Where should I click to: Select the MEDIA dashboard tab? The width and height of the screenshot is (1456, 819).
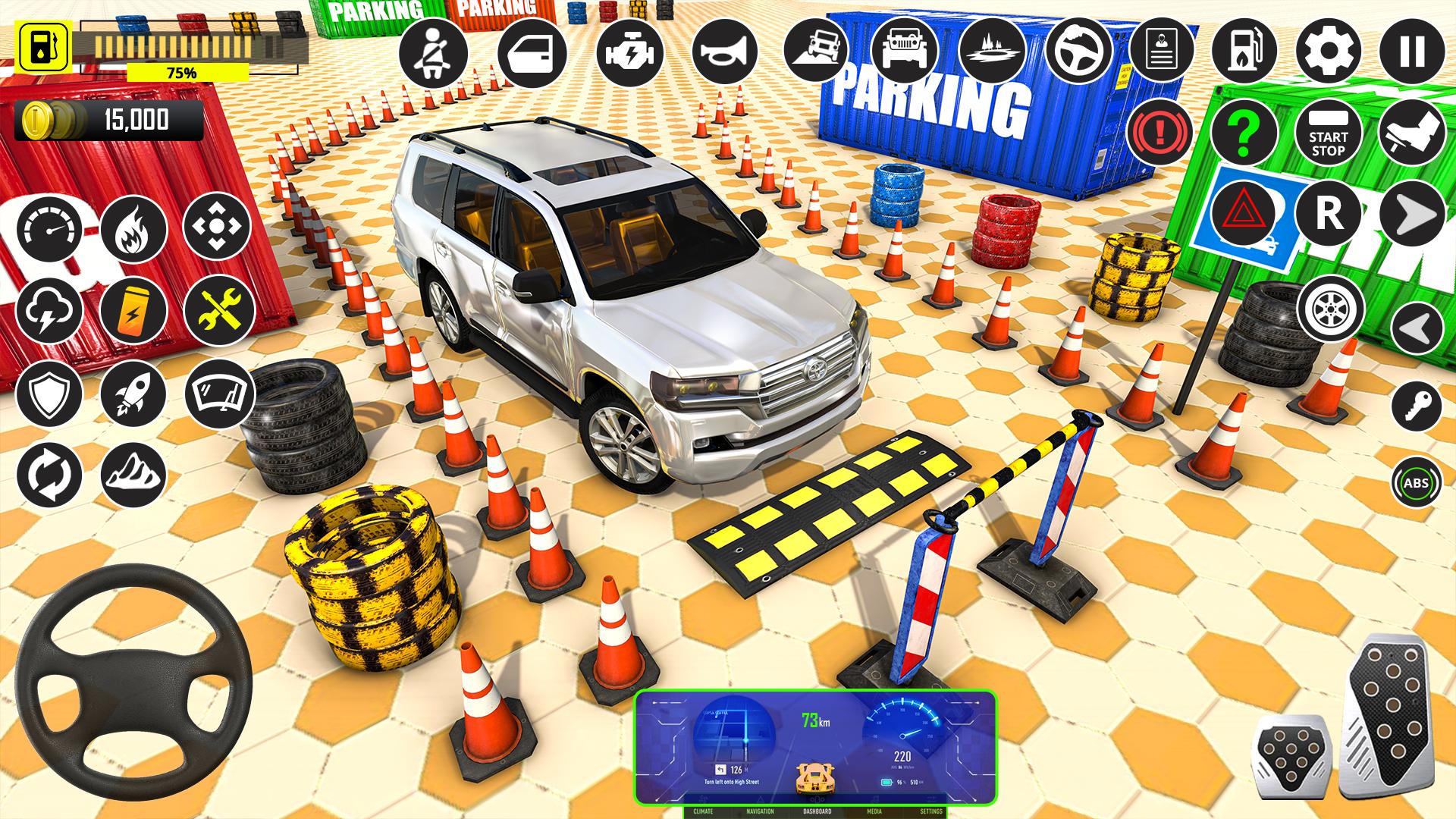pos(872,810)
